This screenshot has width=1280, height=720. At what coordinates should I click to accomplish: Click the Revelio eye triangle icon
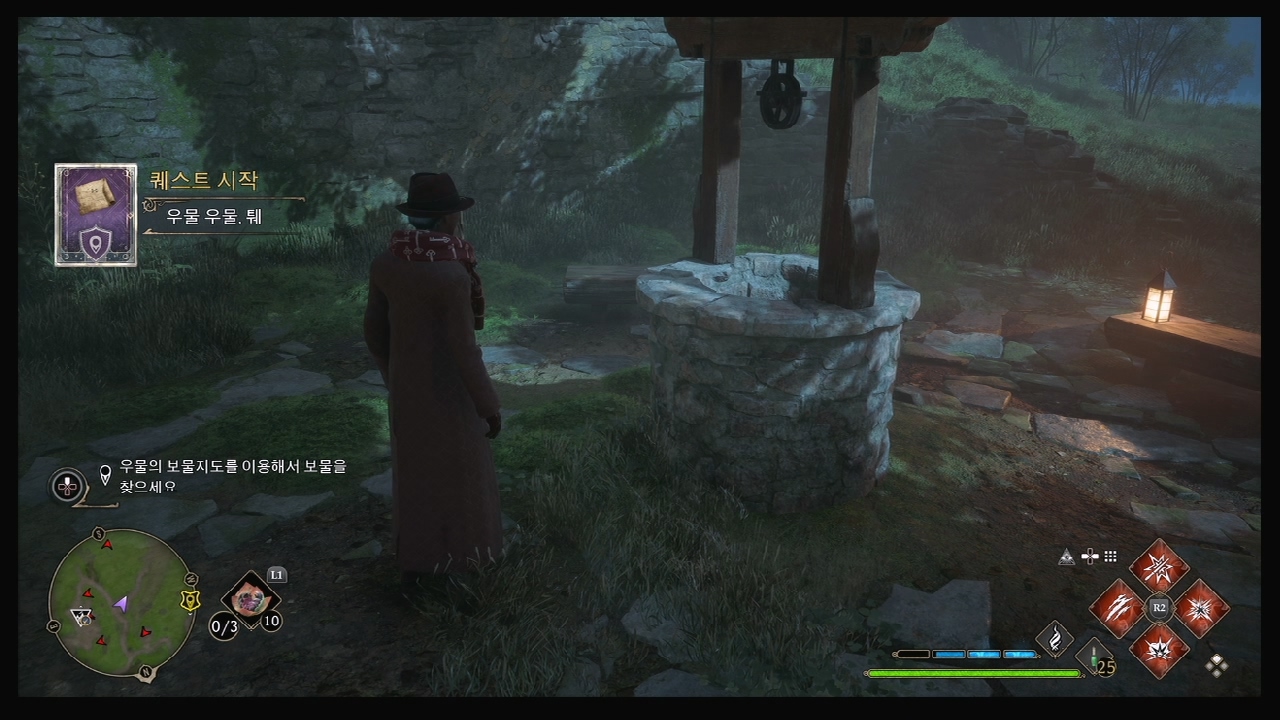coord(1067,557)
